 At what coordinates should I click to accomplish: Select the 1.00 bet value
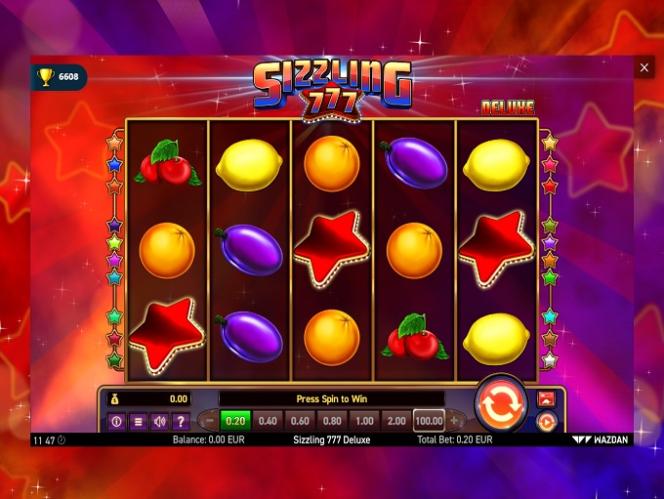365,421
